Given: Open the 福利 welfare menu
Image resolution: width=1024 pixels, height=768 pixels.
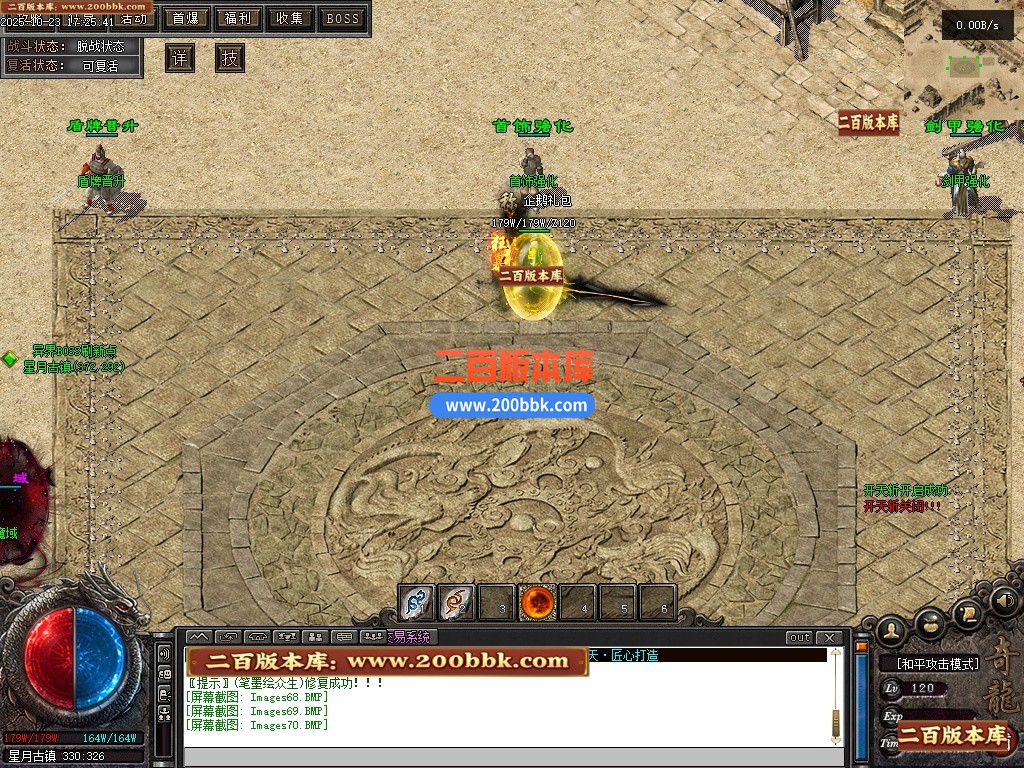Looking at the screenshot, I should pyautogui.click(x=238, y=18).
